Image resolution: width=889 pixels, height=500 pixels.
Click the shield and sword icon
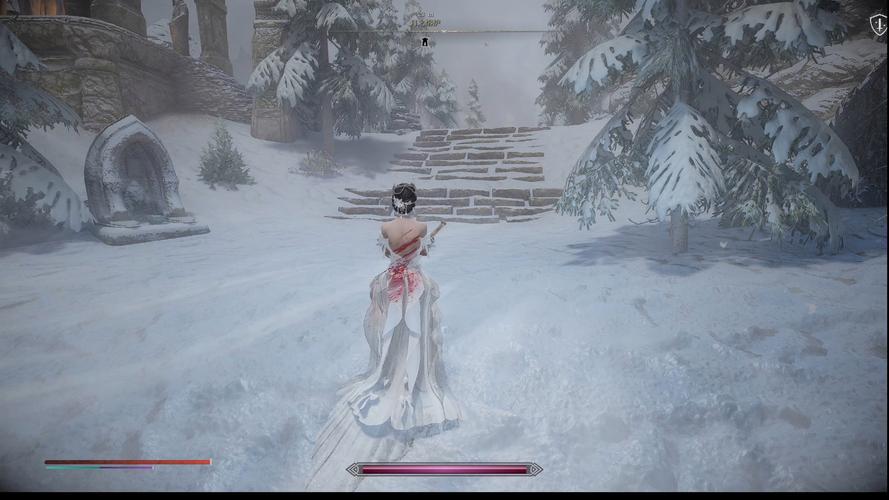point(877,25)
